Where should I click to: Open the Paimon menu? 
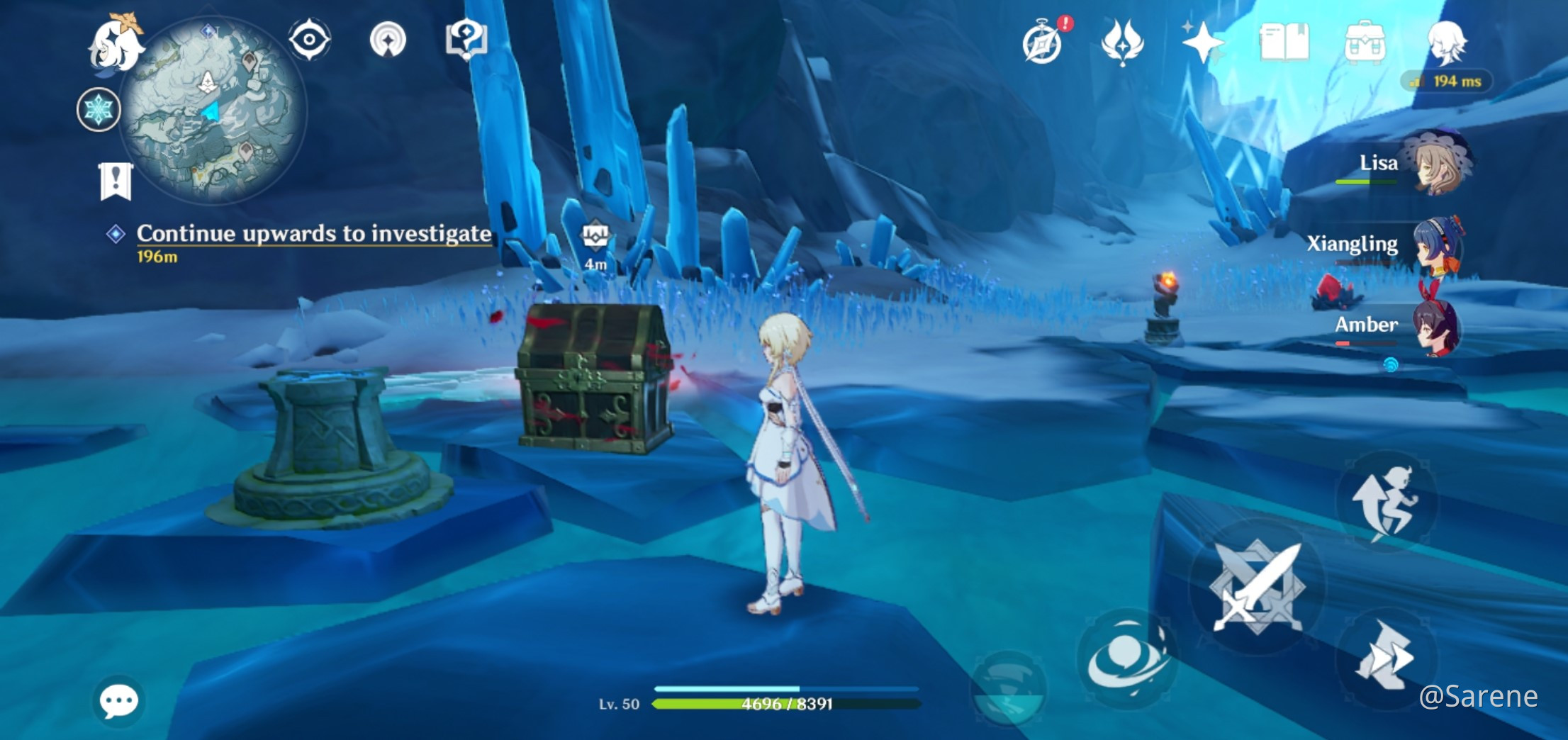pos(116,44)
